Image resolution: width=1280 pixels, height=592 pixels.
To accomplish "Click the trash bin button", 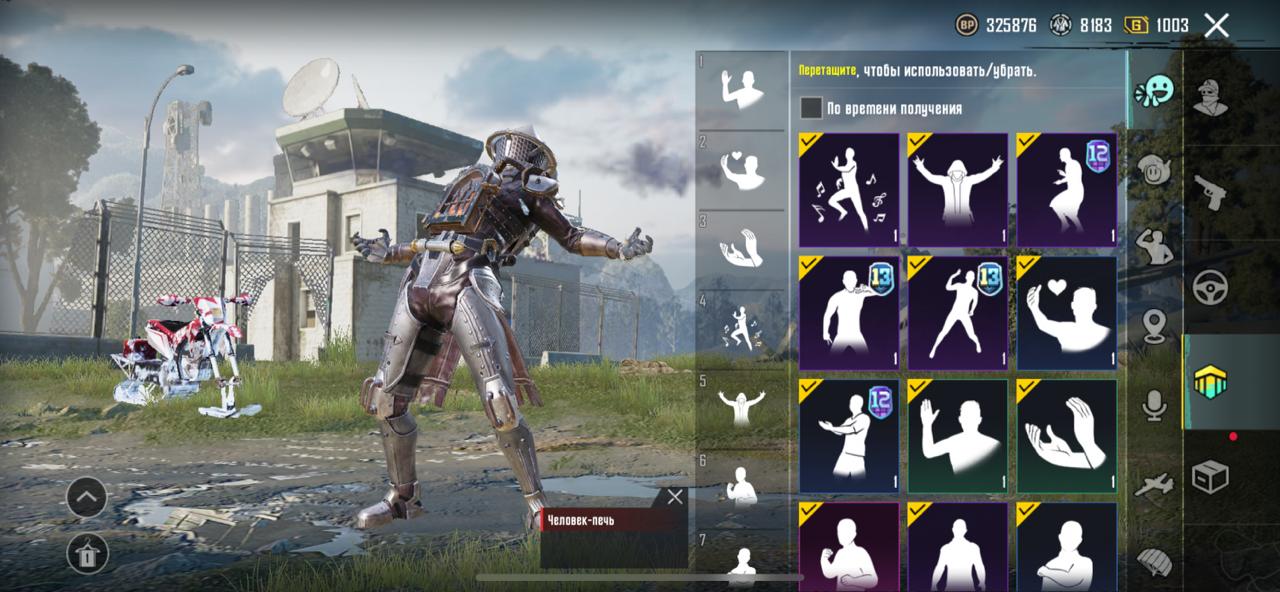I will pos(87,553).
